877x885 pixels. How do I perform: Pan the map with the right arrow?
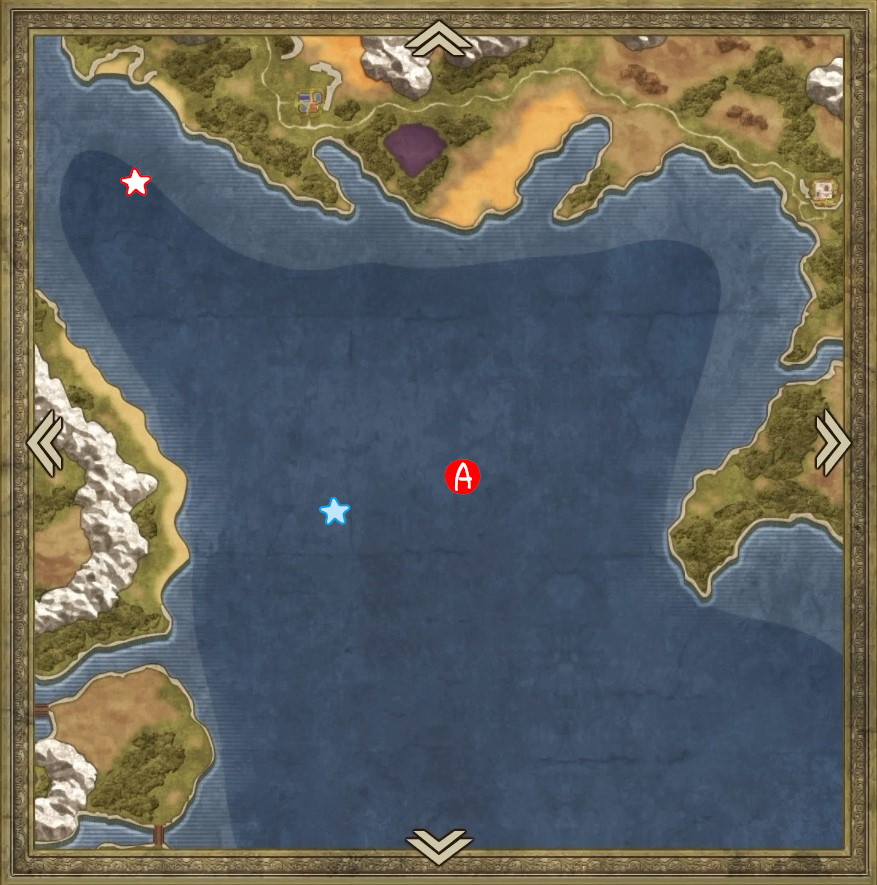(833, 442)
